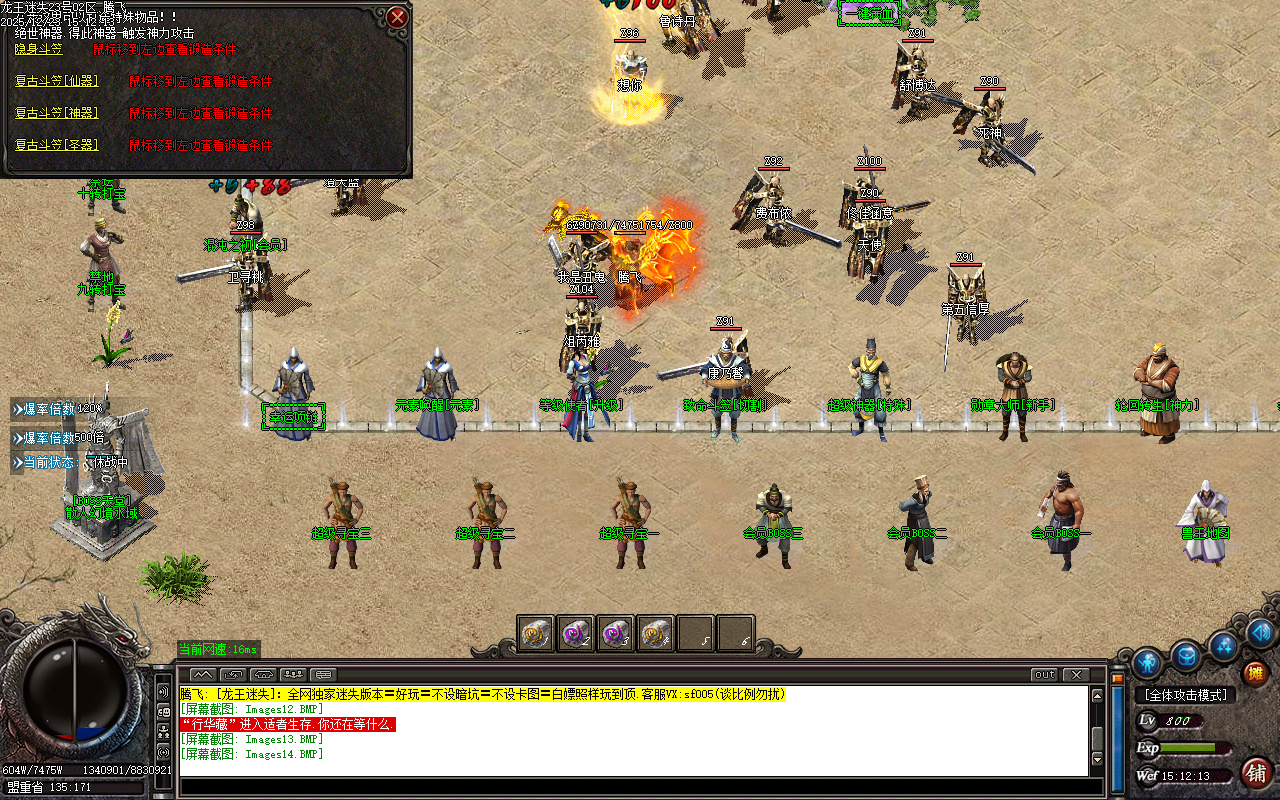Screen dimensions: 1280x800
Task: Use the scroll item in hotbar slot 1
Action: [x=536, y=633]
